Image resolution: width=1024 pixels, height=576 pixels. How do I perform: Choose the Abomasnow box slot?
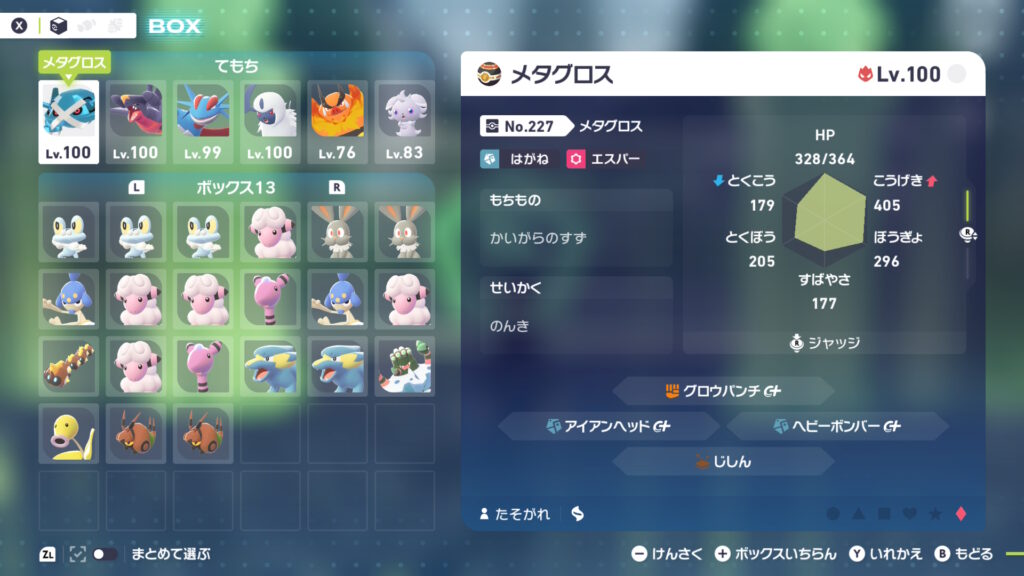[404, 365]
